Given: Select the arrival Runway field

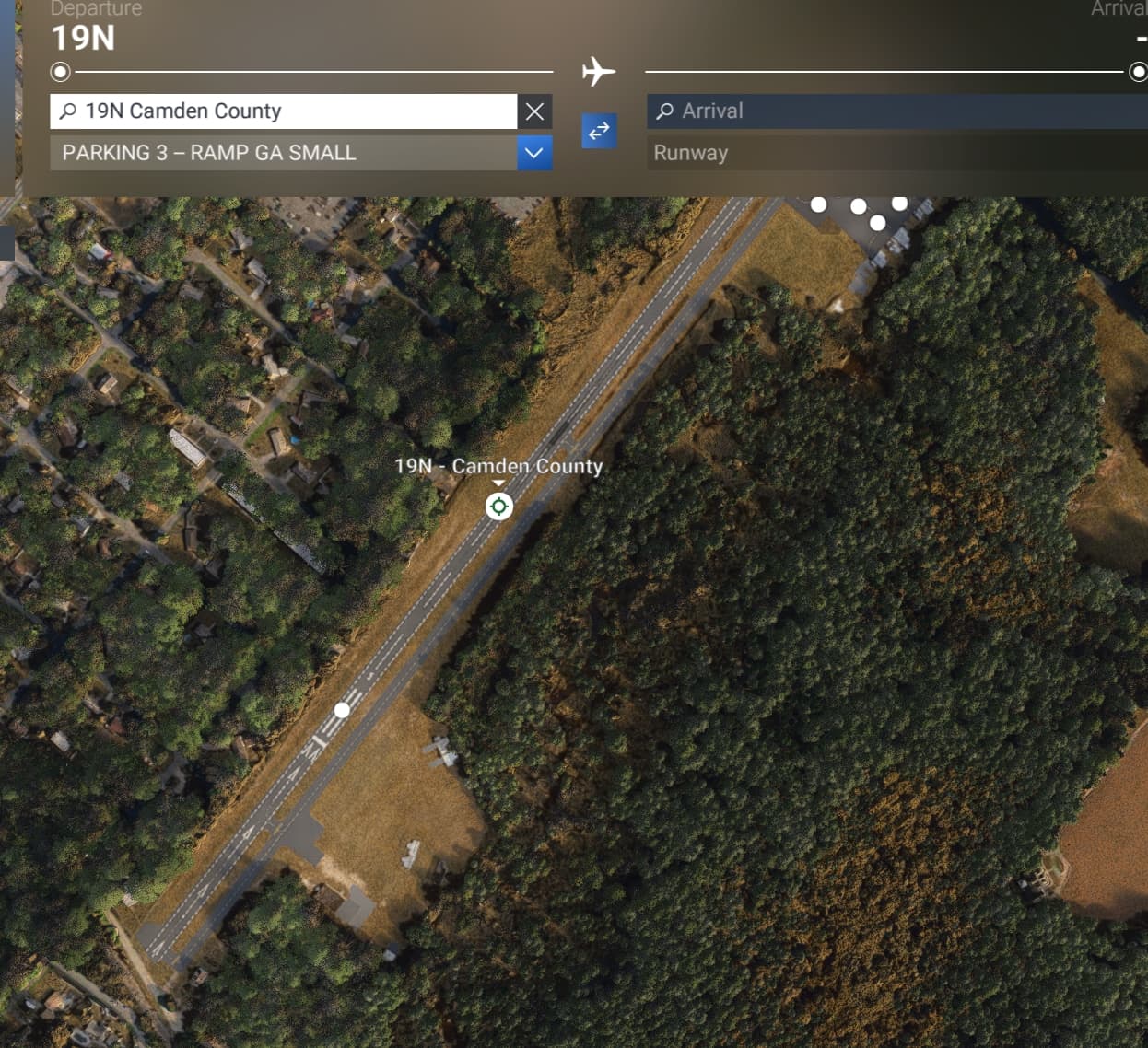Looking at the screenshot, I should point(898,153).
